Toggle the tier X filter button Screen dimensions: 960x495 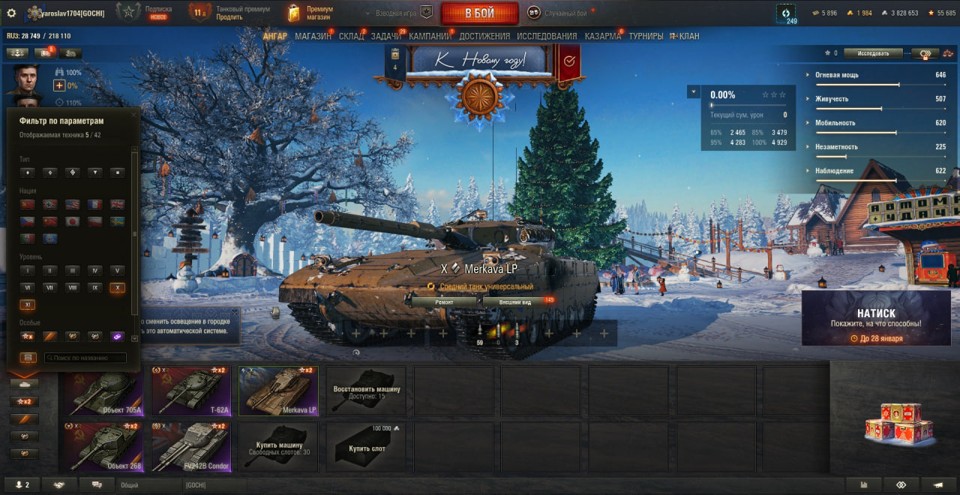click(118, 287)
